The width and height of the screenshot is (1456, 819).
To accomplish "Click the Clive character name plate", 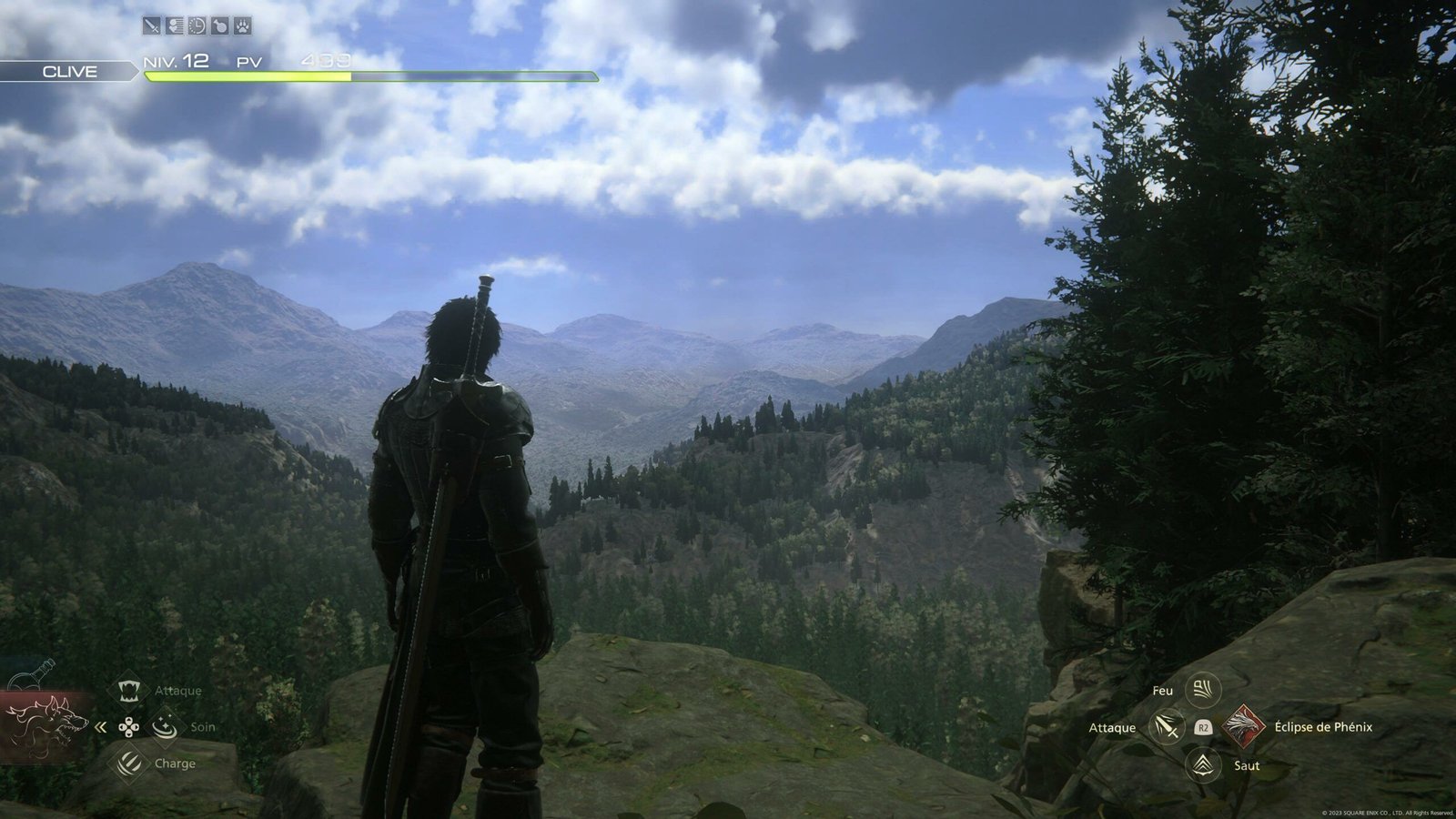I will (69, 72).
